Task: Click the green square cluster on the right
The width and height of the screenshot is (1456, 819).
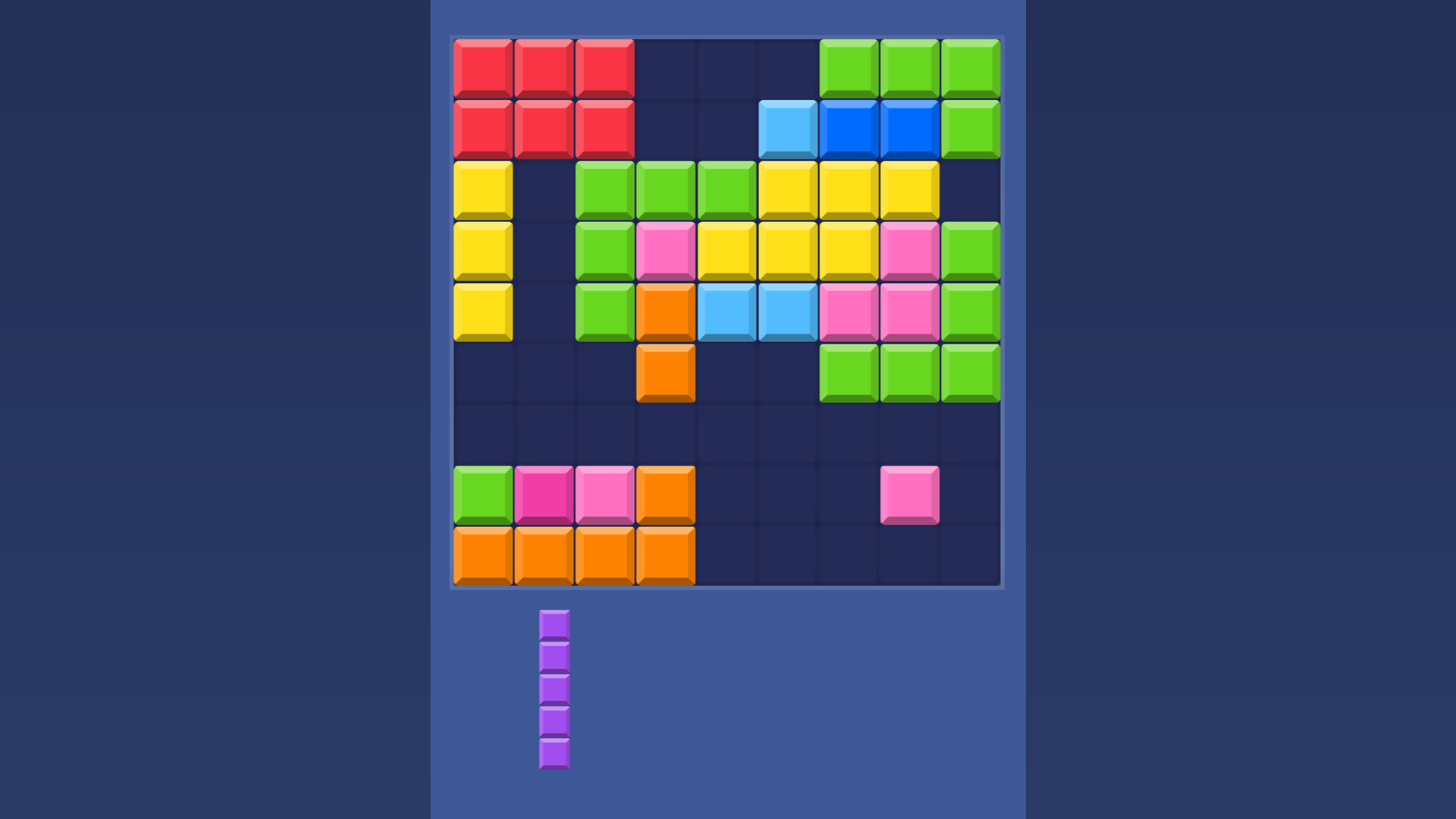Action: [908, 372]
